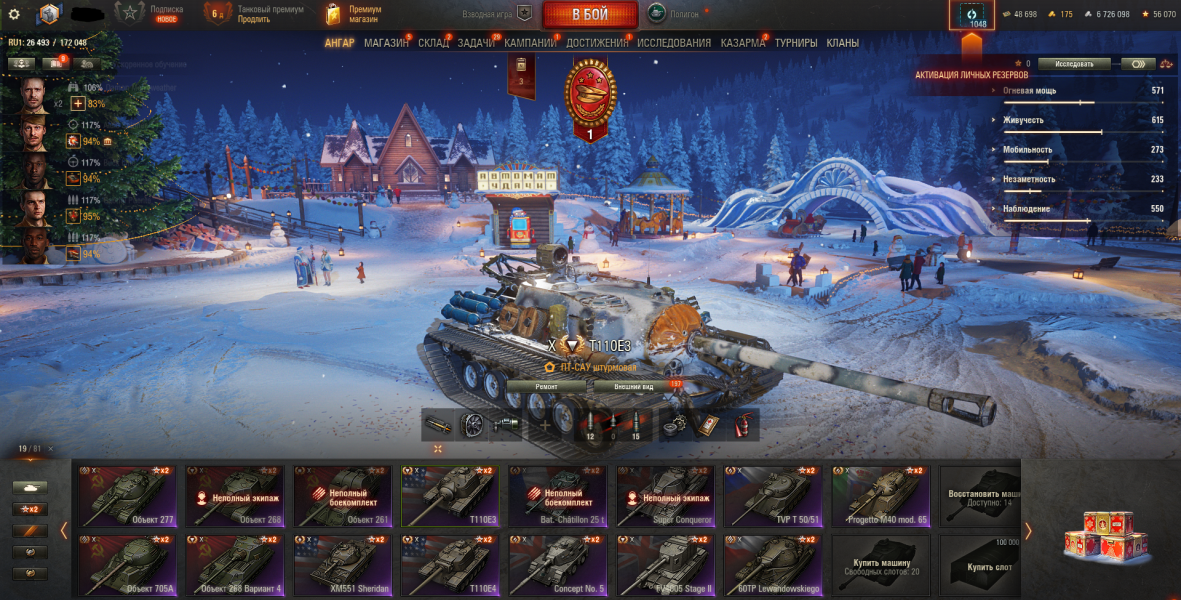
Task: Pick the 60TP Lewandowskiego tank
Action: pyautogui.click(x=770, y=566)
